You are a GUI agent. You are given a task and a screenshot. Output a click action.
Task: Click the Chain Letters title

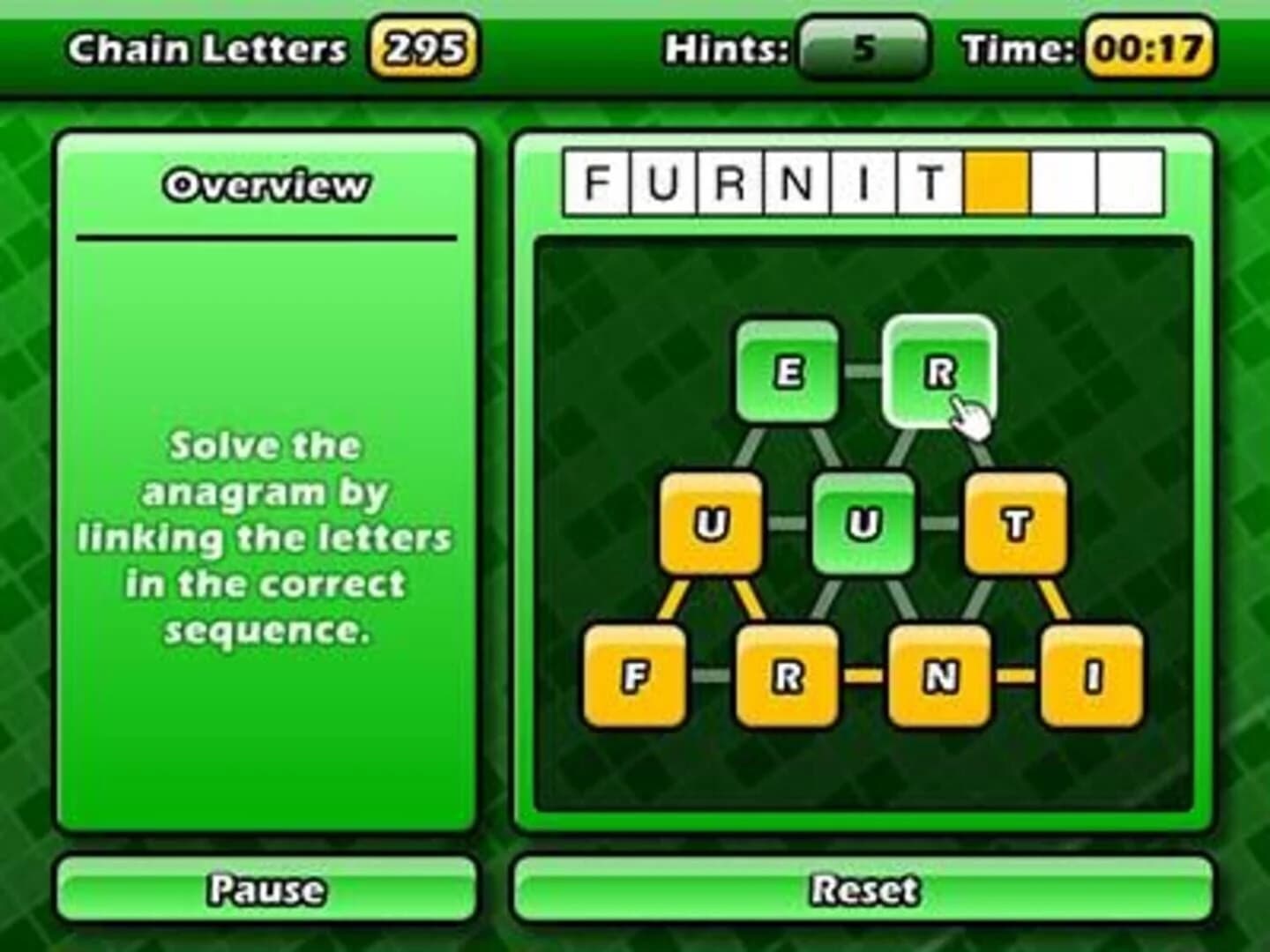pyautogui.click(x=207, y=48)
